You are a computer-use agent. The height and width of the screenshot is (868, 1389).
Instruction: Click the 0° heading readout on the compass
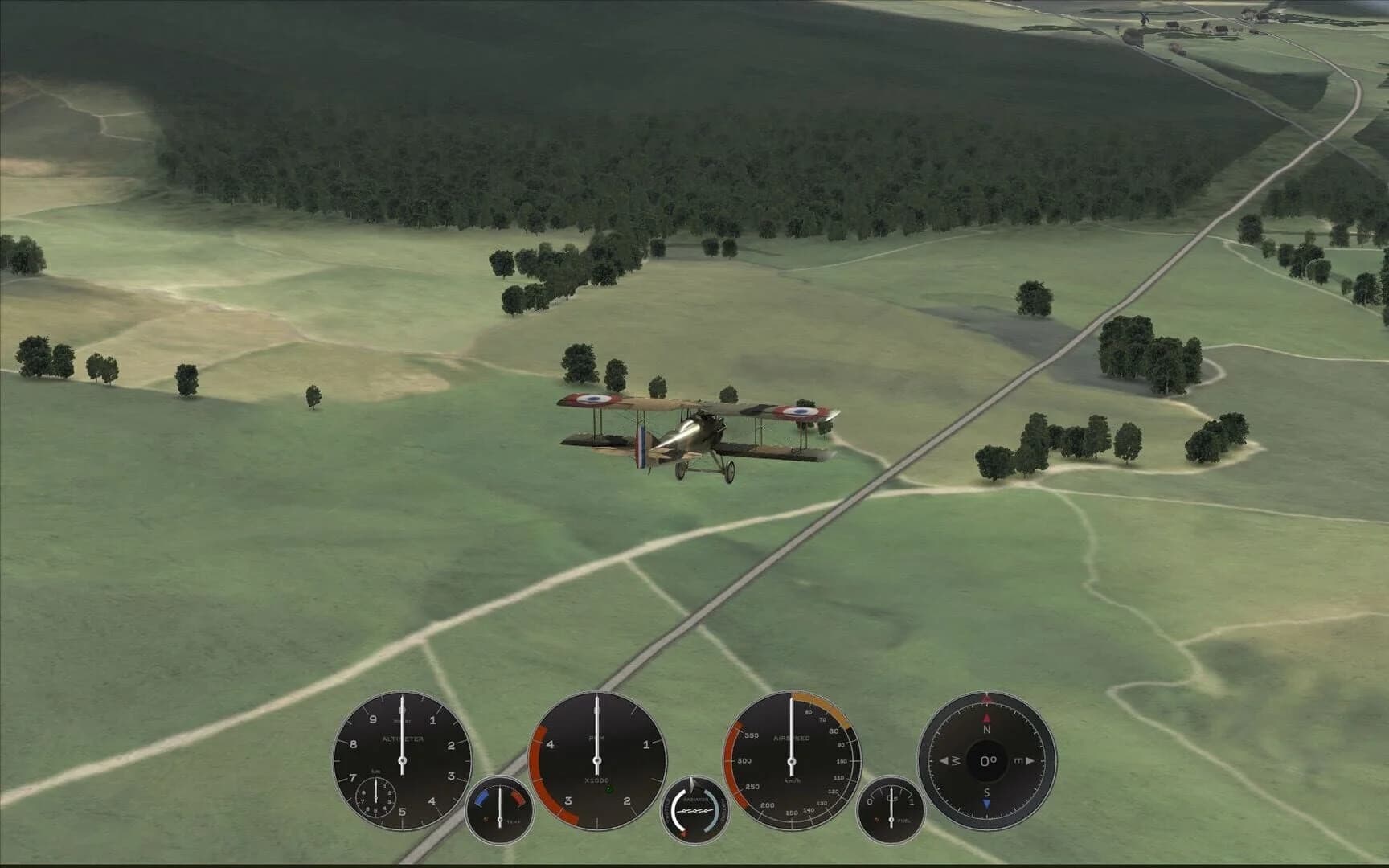987,761
